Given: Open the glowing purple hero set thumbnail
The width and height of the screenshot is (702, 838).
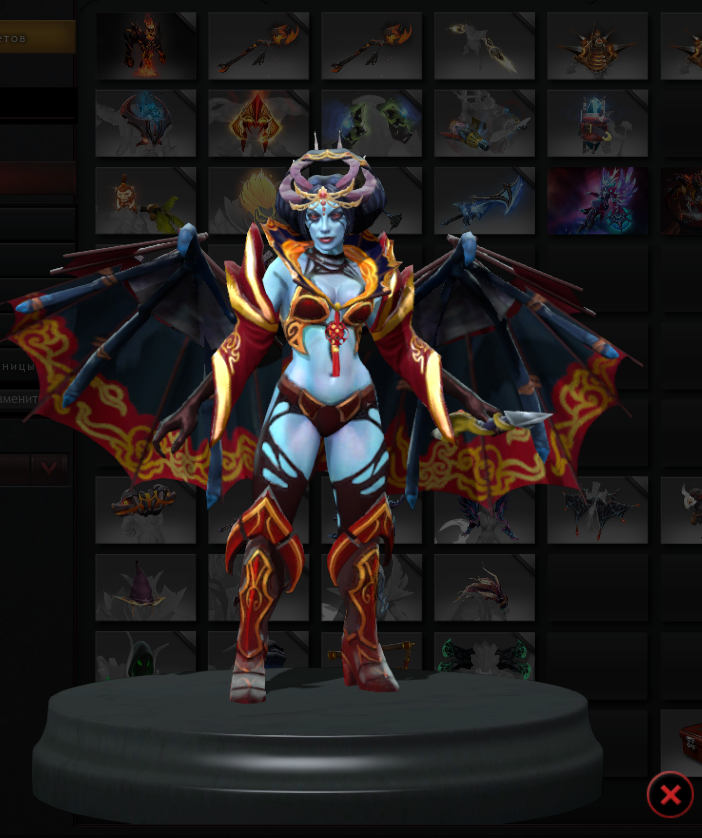Looking at the screenshot, I should coord(597,200).
